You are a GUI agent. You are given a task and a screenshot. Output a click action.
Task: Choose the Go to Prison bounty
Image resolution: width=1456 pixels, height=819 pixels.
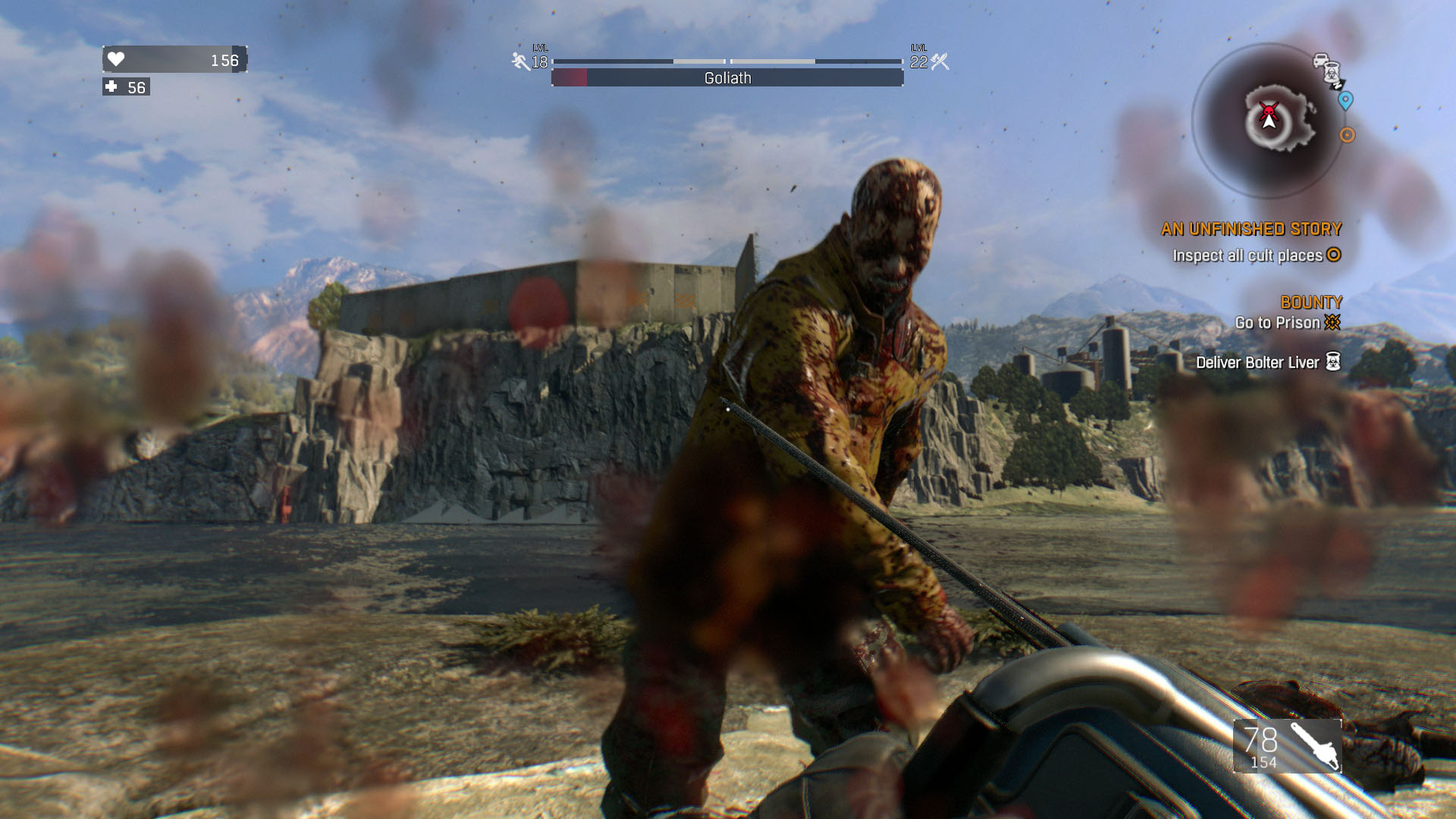pos(1278,323)
